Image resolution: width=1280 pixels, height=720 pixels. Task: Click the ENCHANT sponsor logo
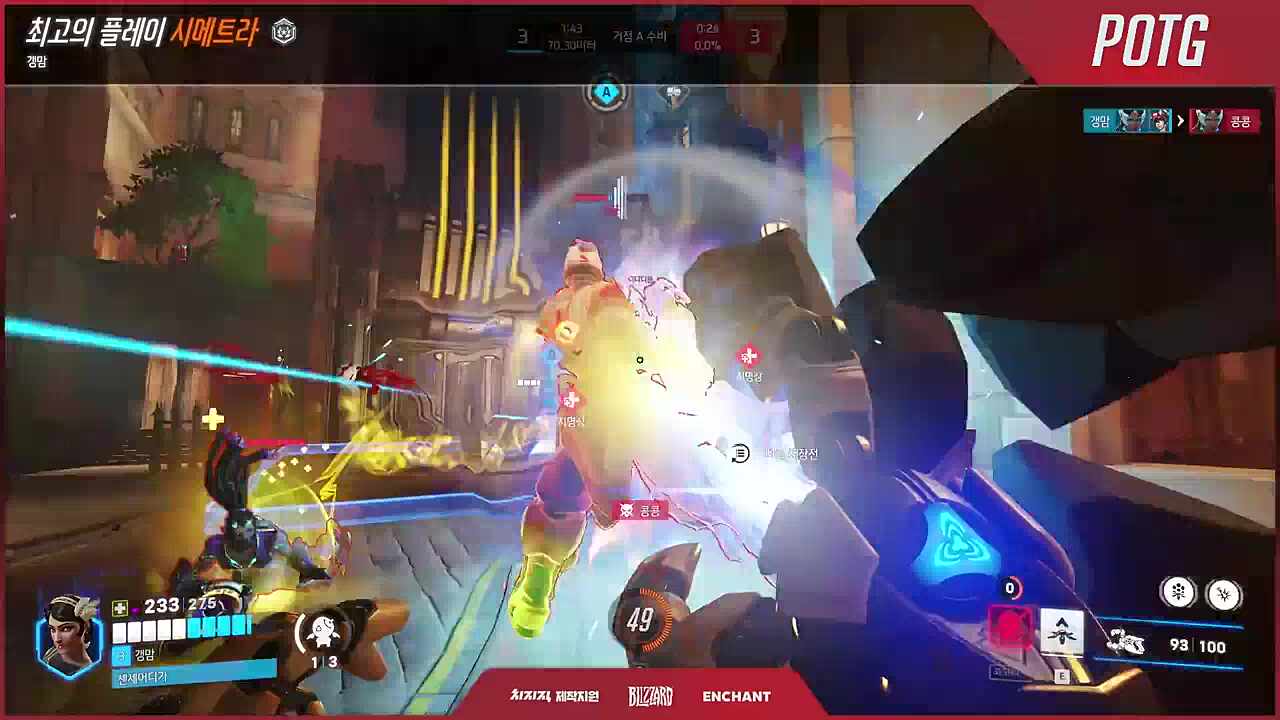[x=736, y=696]
